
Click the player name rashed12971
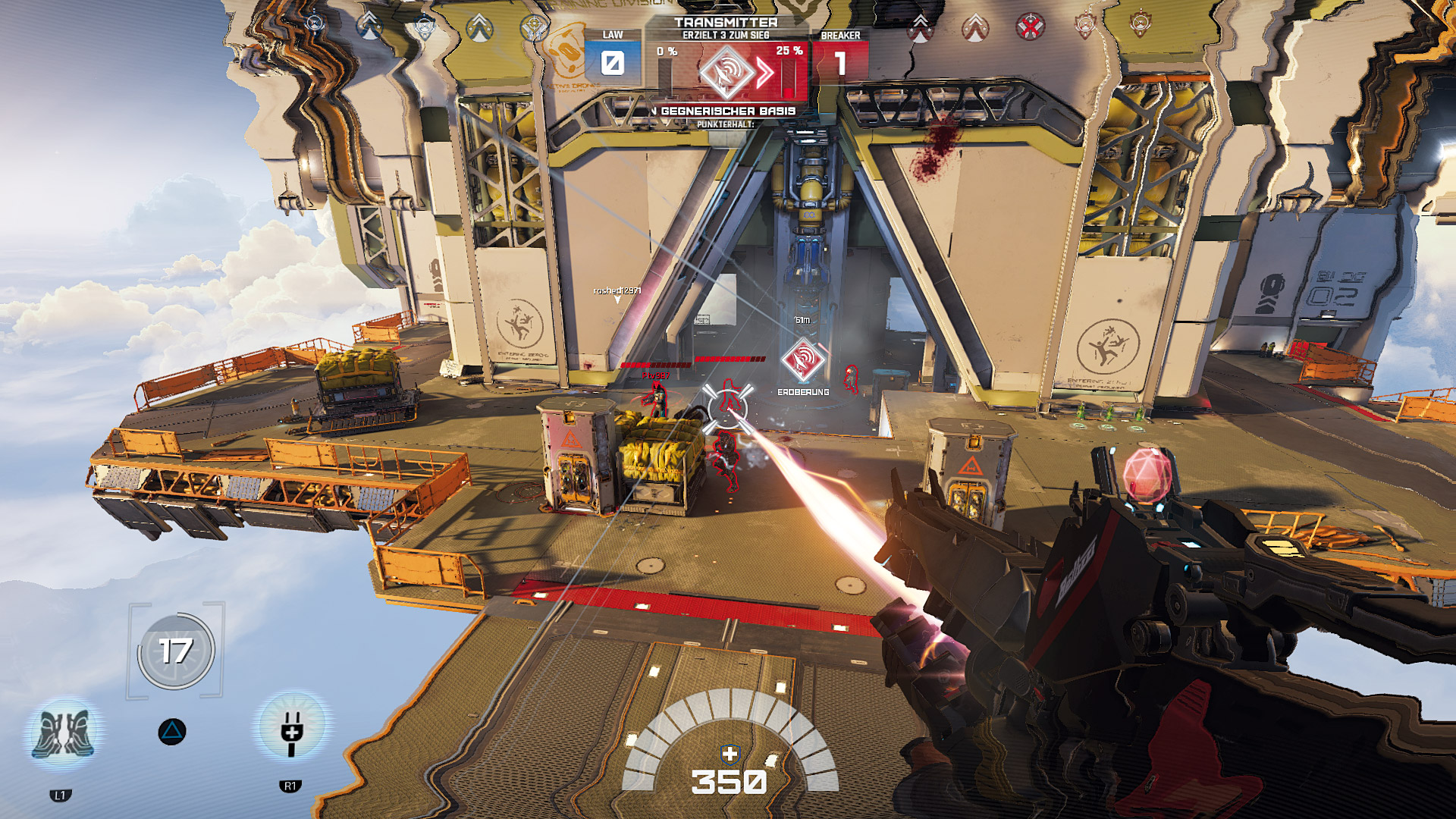click(x=617, y=290)
